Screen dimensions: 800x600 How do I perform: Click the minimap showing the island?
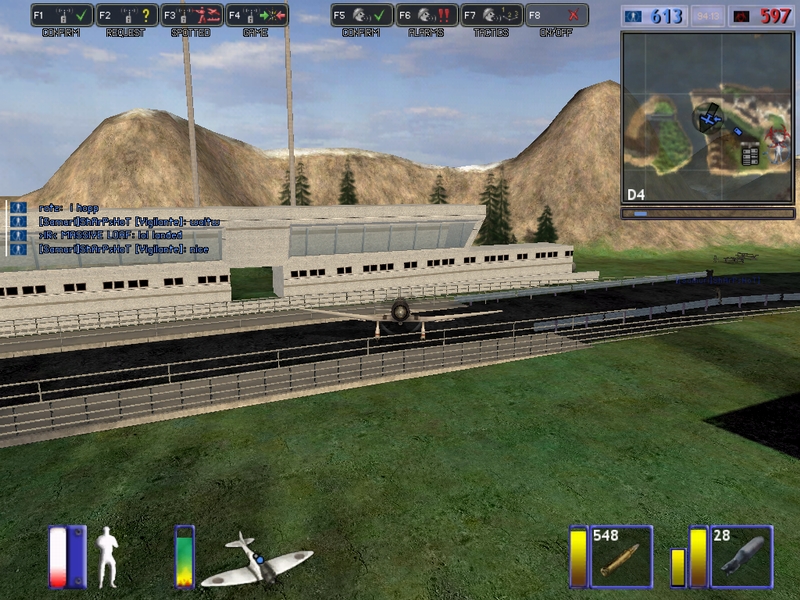[708, 117]
